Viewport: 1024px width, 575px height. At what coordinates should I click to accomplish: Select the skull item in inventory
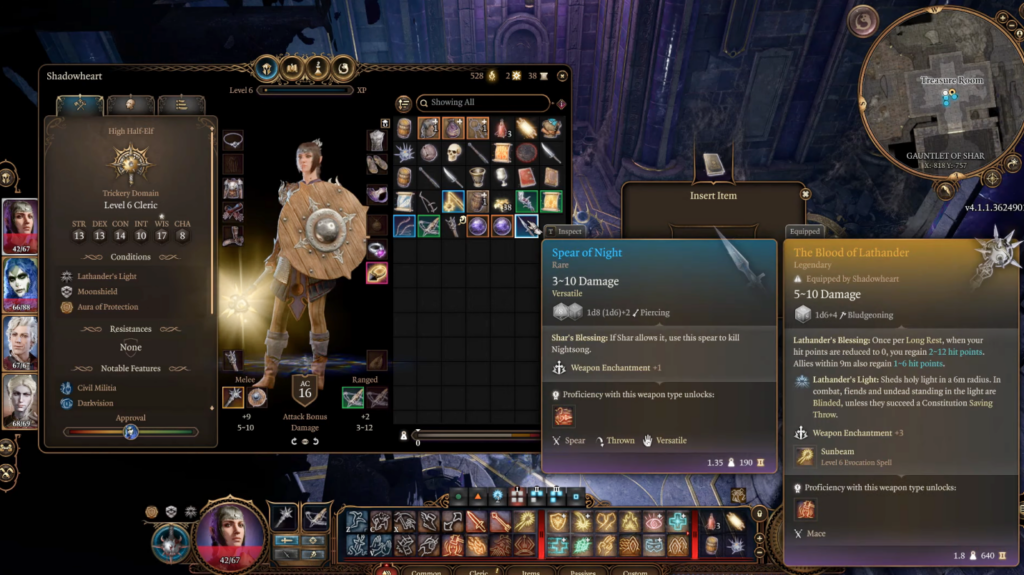coord(453,153)
